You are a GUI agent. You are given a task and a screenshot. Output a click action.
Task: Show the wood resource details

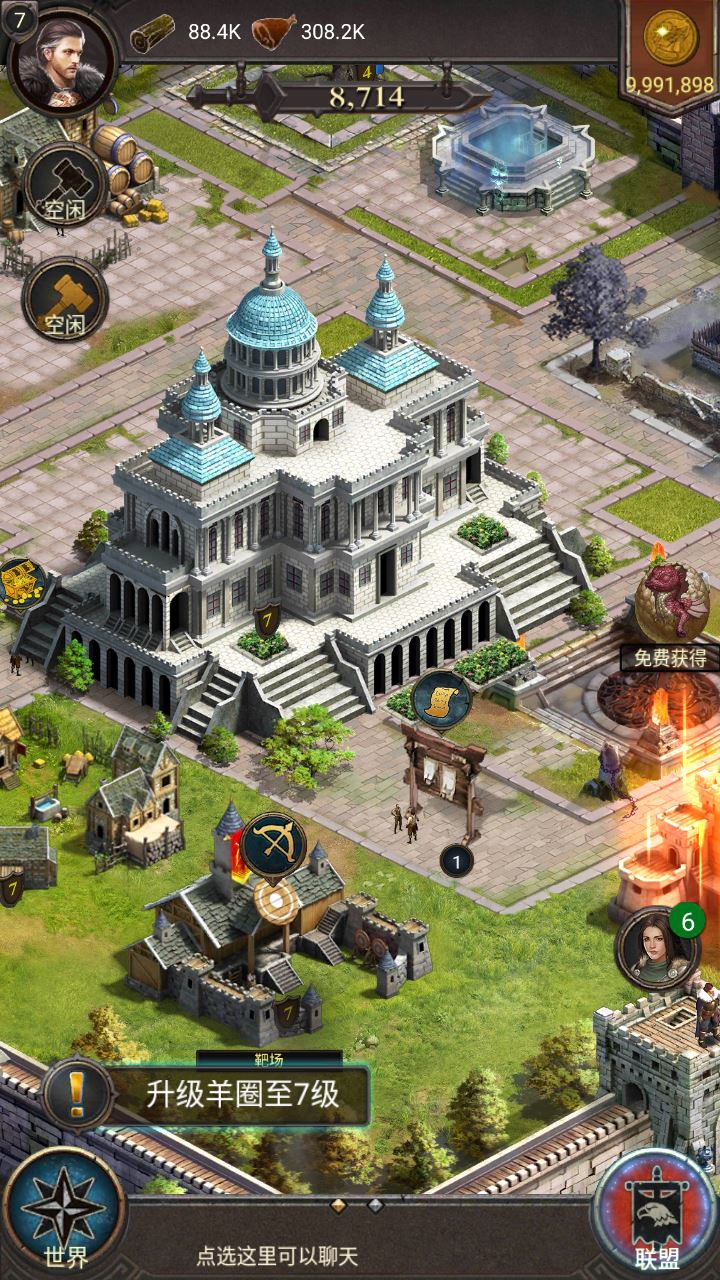(x=186, y=32)
